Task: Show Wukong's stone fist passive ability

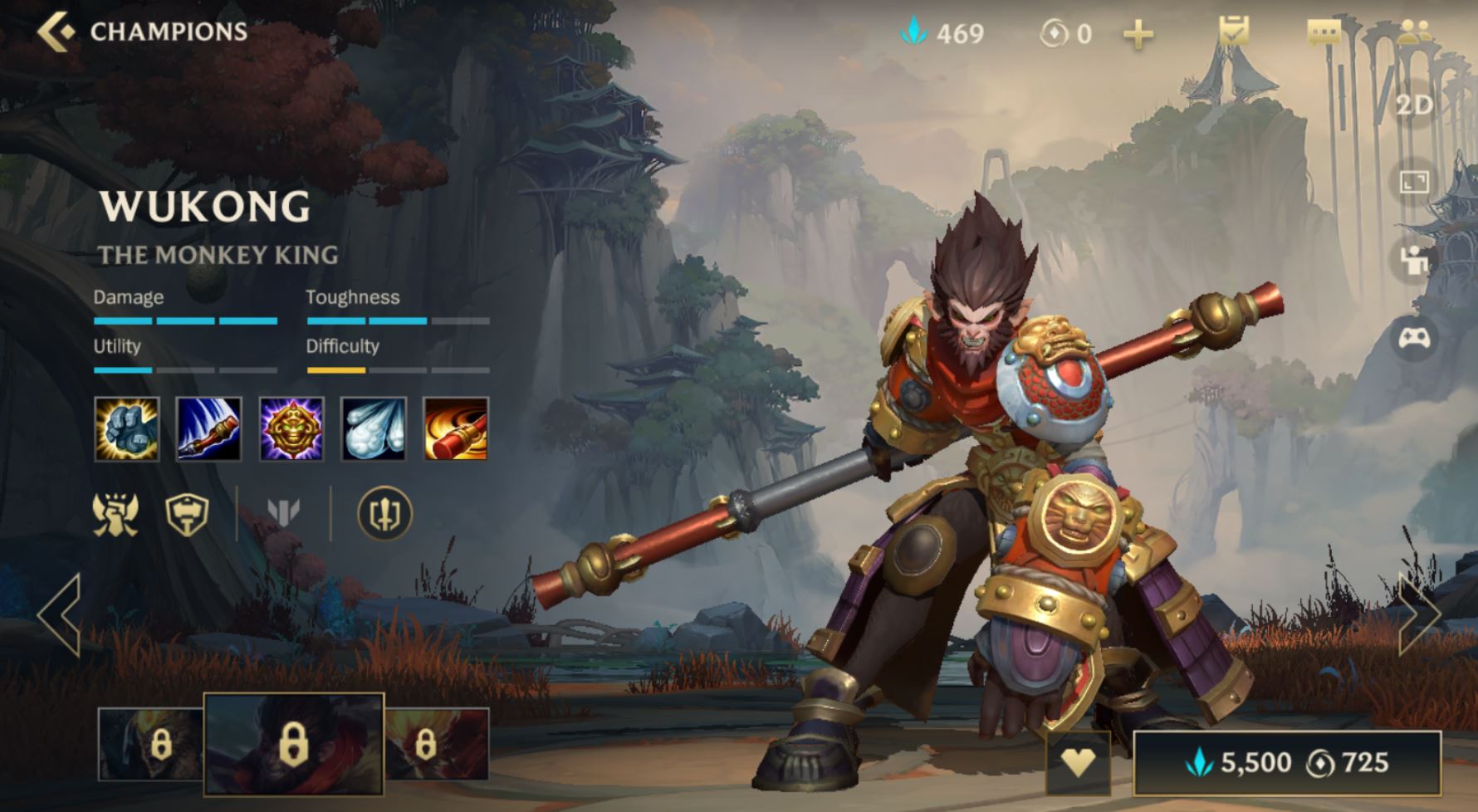Action: pyautogui.click(x=127, y=428)
